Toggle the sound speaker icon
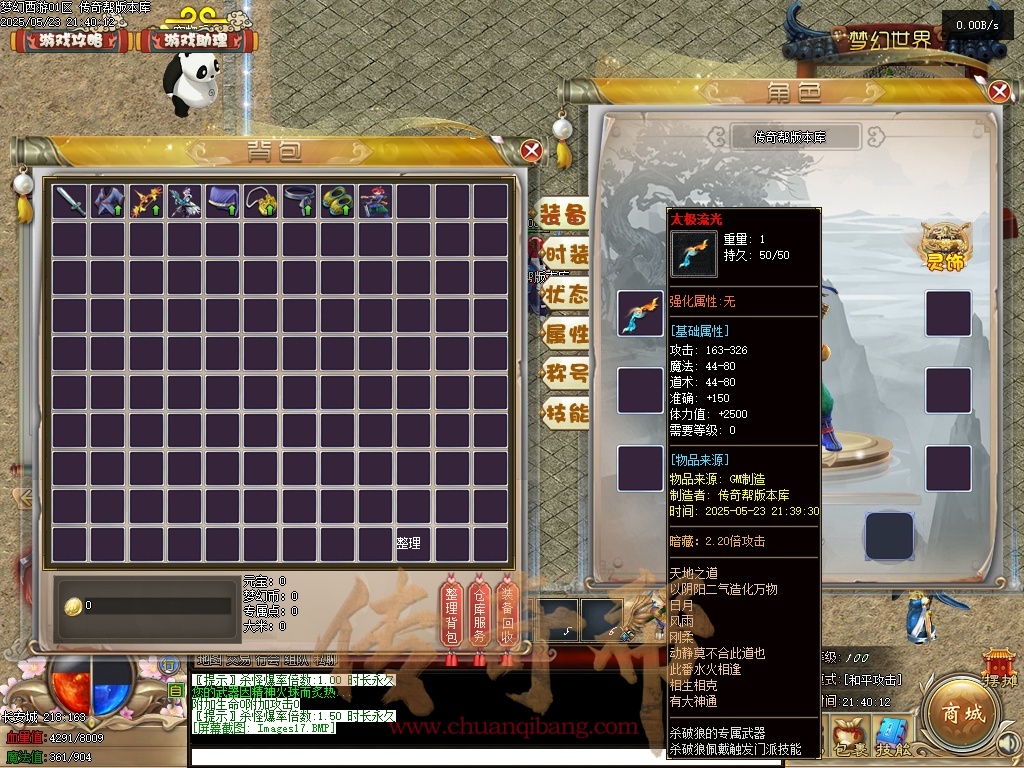 [x=1008, y=743]
